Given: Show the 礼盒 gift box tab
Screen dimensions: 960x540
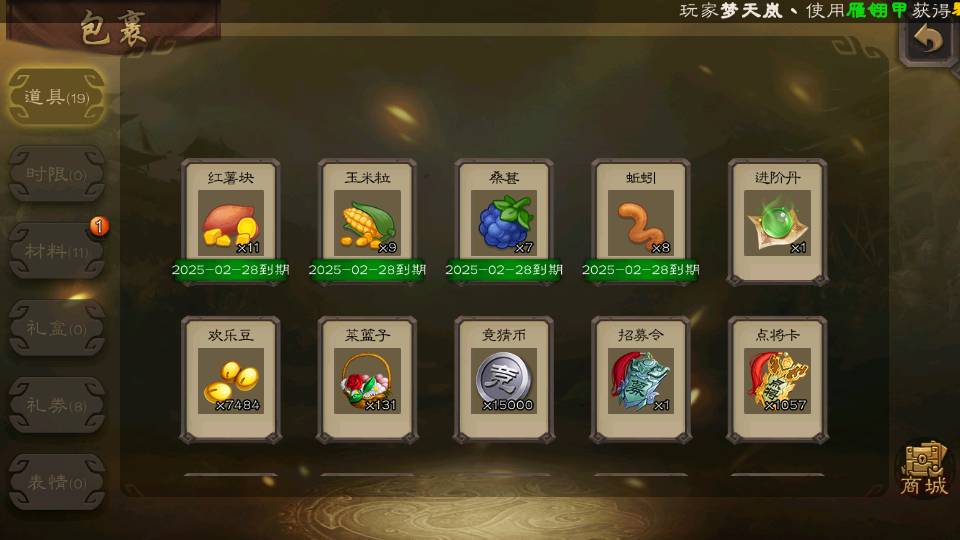Looking at the screenshot, I should point(56,328).
